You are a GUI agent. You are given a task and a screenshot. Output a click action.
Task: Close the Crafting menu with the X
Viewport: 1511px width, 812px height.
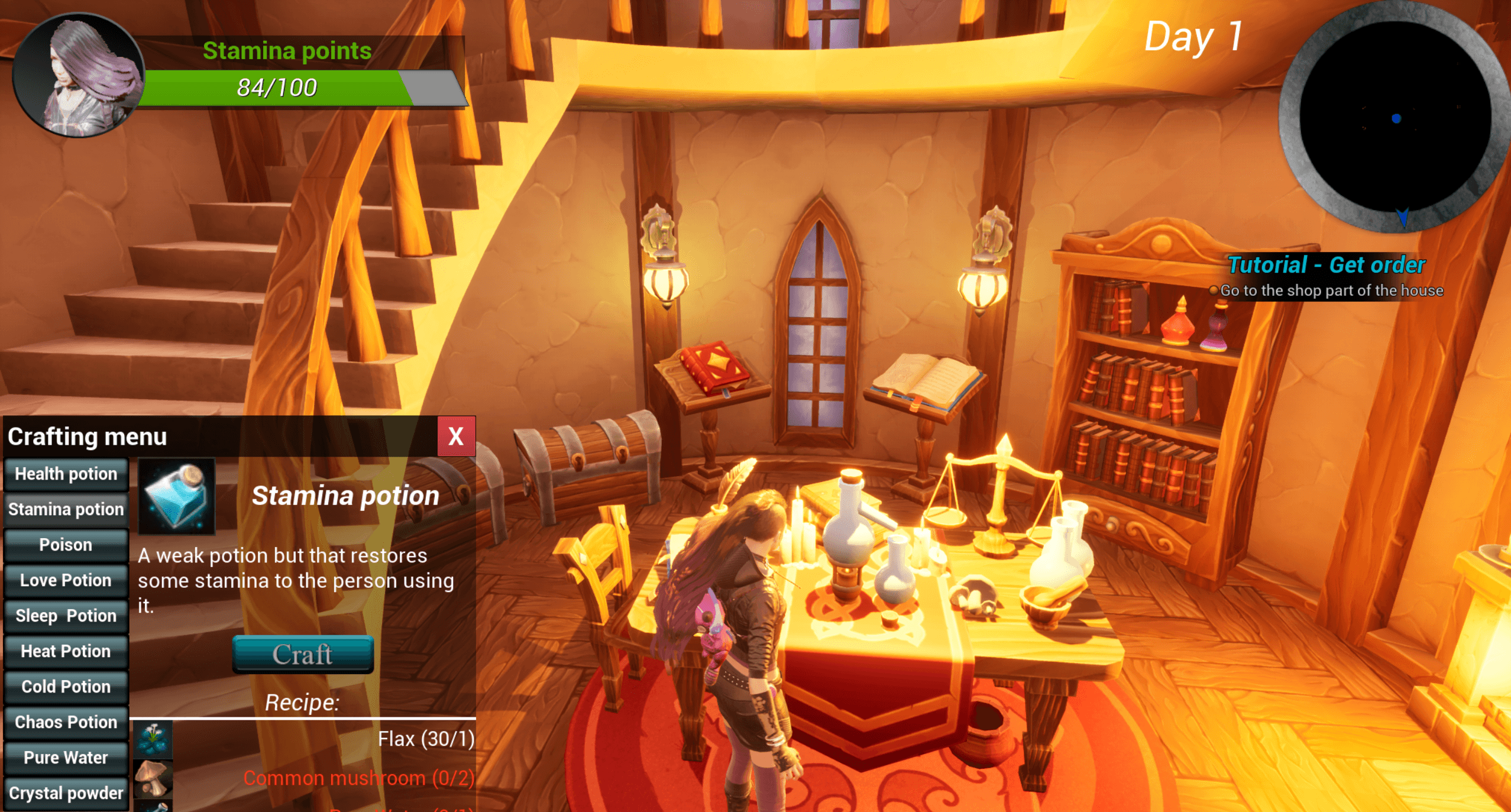click(x=455, y=437)
